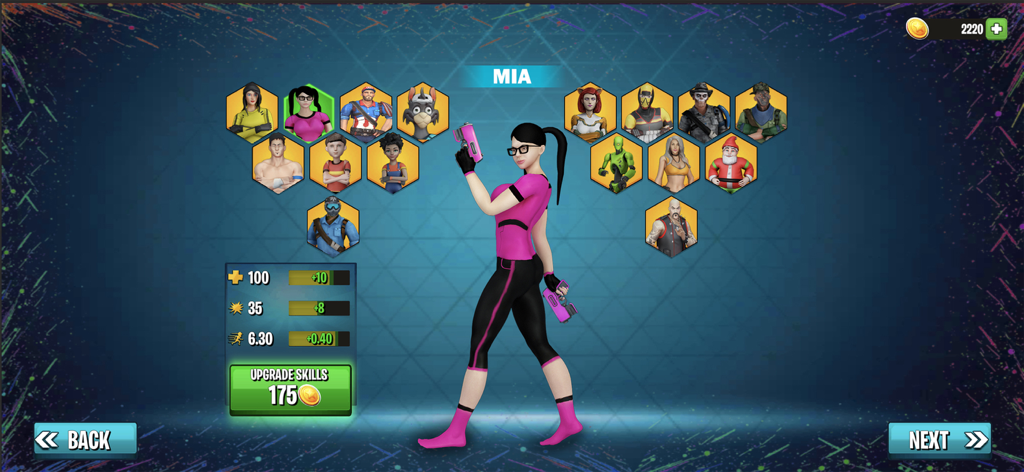The image size is (1024, 472).
Task: Select the girl in the yellow suit
Action: [252, 112]
